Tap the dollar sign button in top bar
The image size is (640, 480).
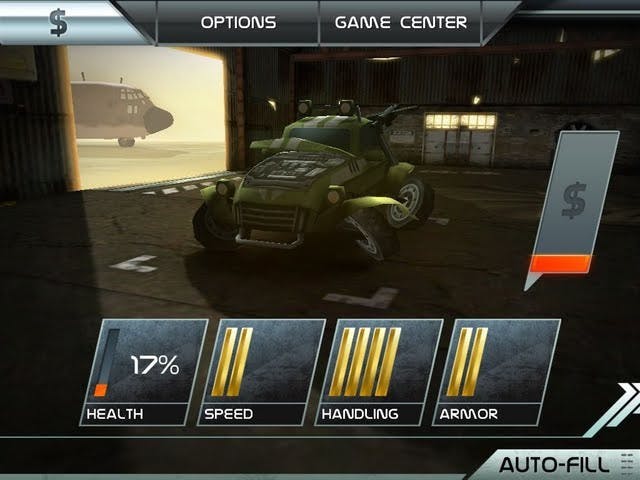59,22
